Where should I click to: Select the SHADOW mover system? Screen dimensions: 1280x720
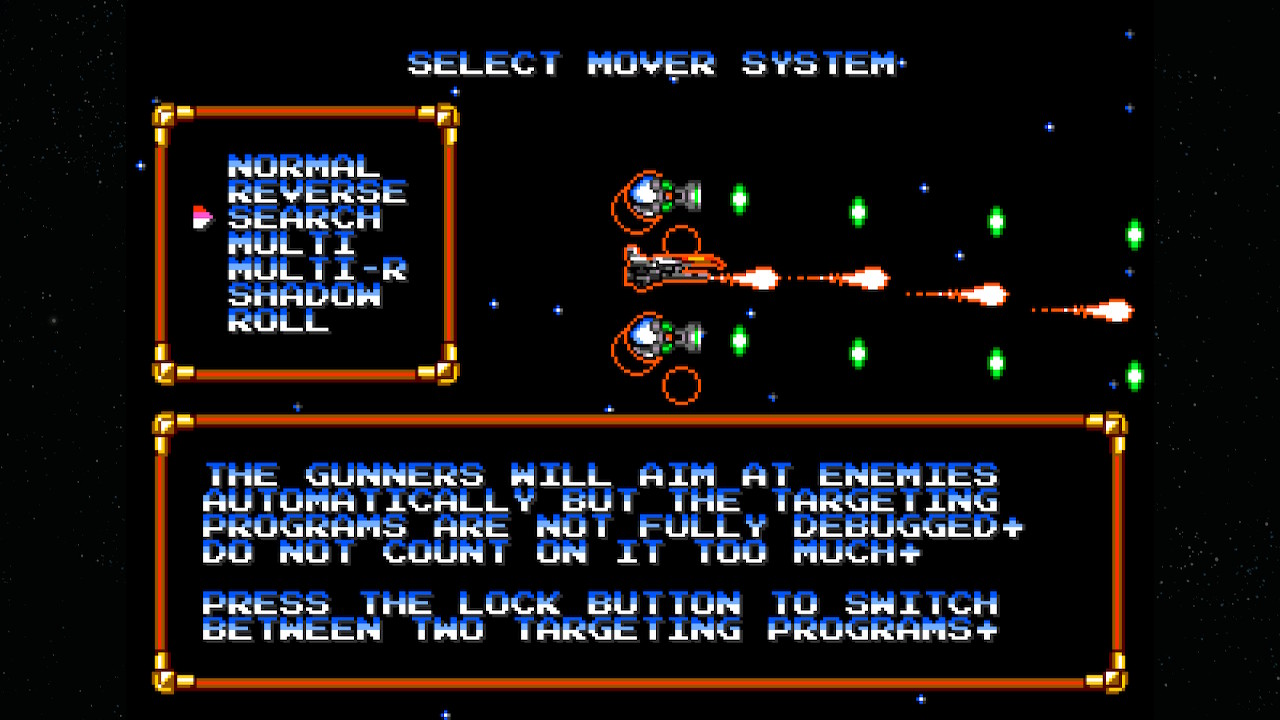(304, 295)
